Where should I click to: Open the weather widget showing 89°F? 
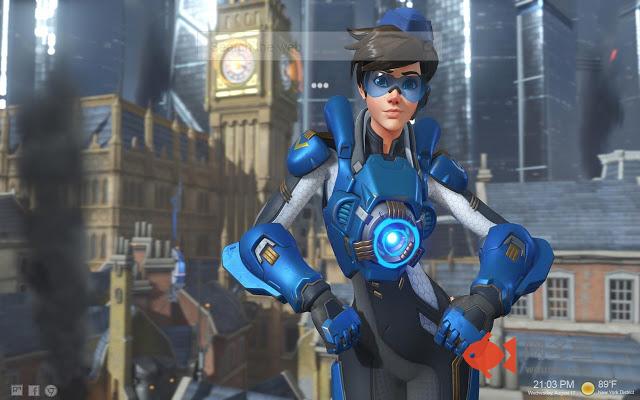[605, 386]
